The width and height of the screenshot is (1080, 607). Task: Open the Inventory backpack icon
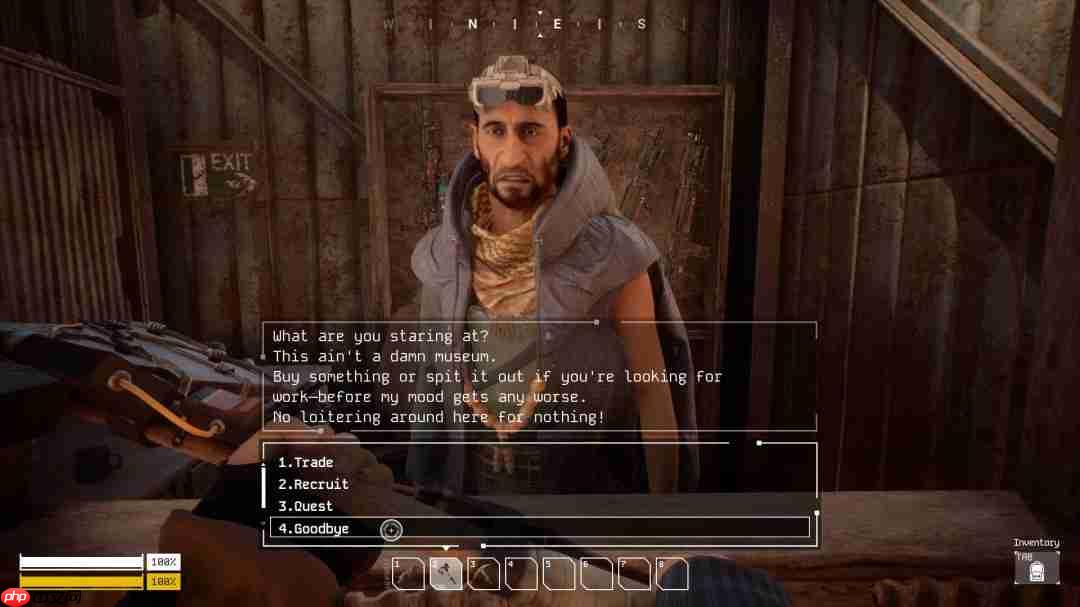click(x=1036, y=568)
